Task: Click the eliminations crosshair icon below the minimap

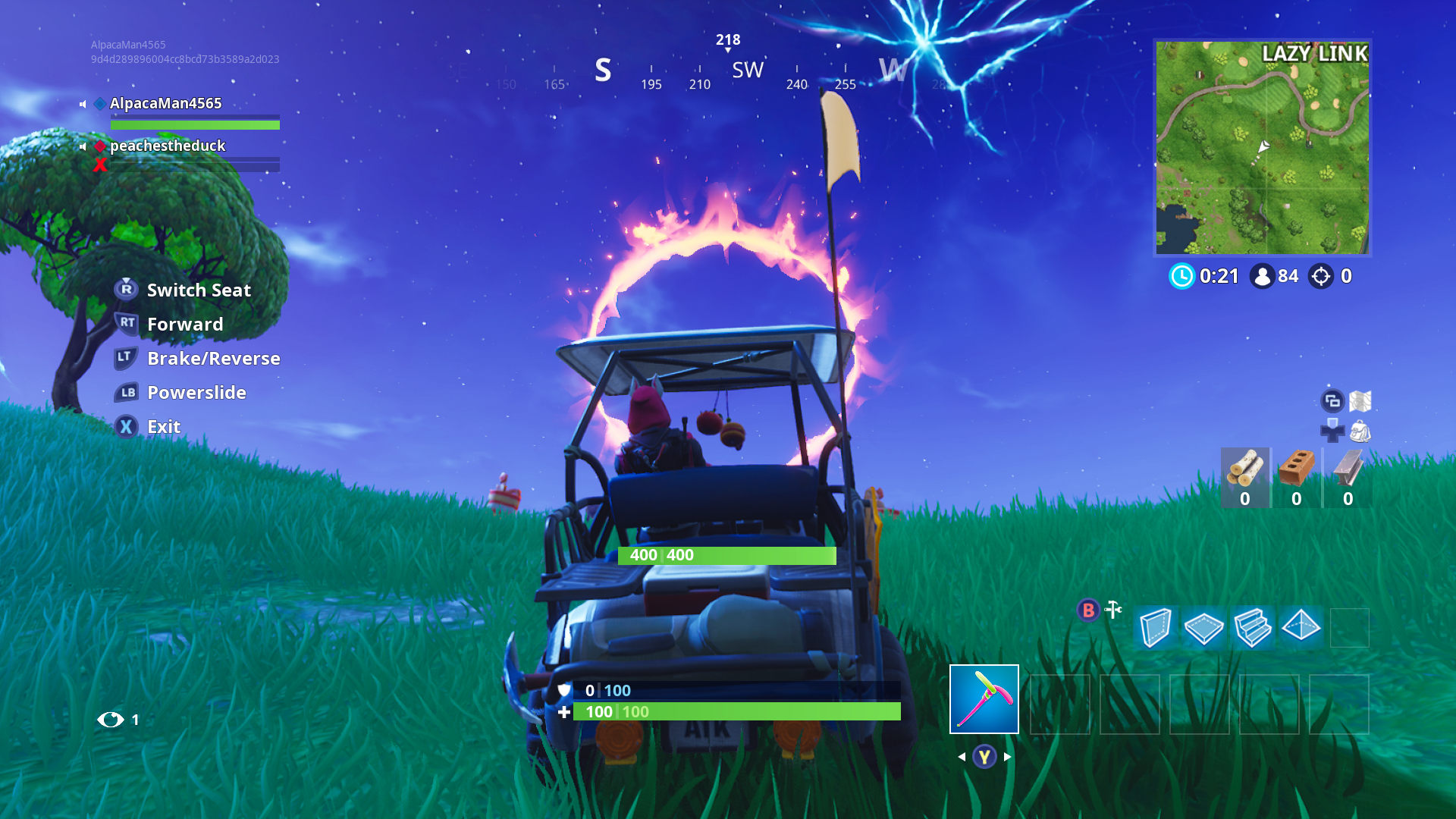Action: click(1322, 276)
